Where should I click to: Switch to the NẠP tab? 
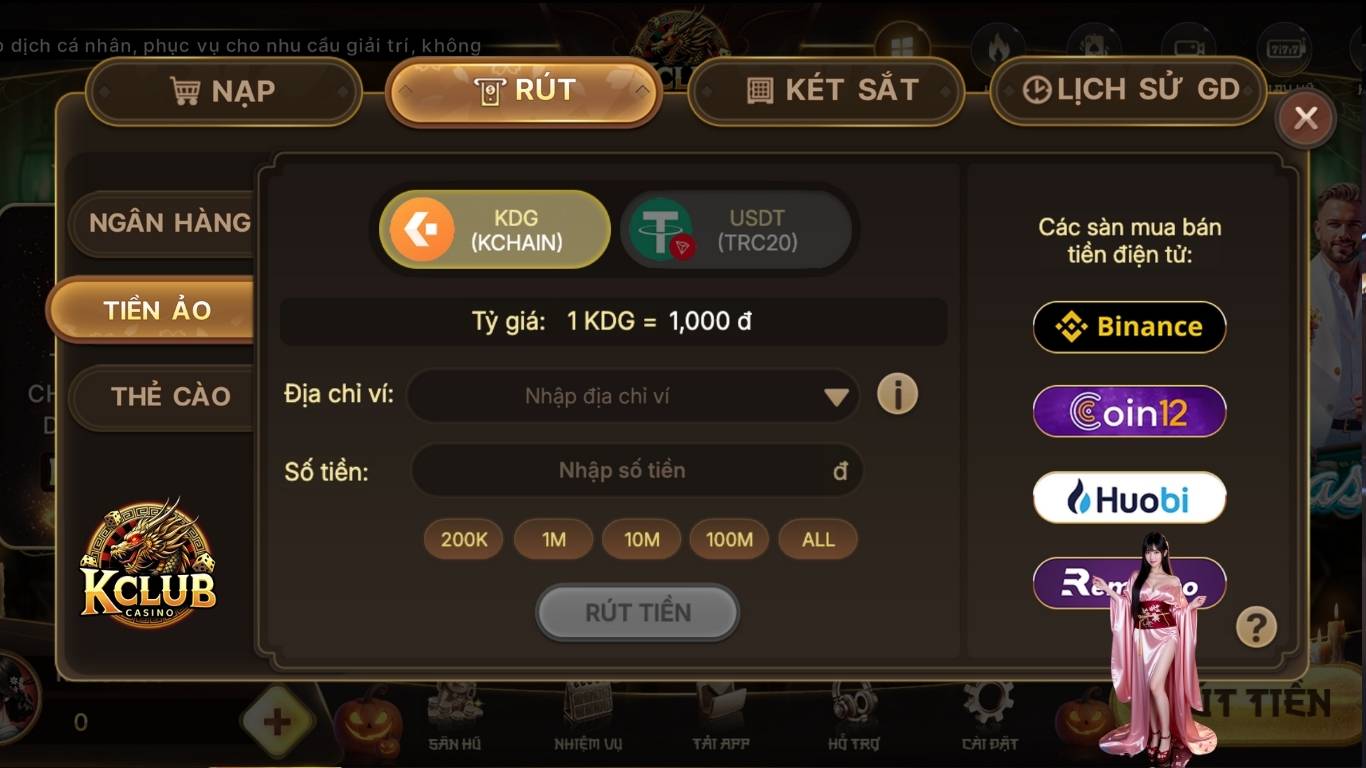point(222,91)
